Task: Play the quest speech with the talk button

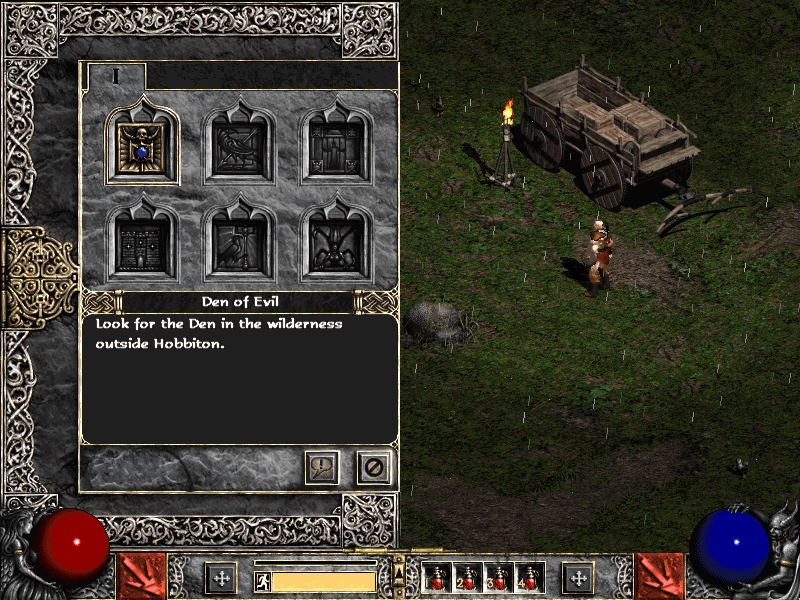Action: [x=322, y=467]
